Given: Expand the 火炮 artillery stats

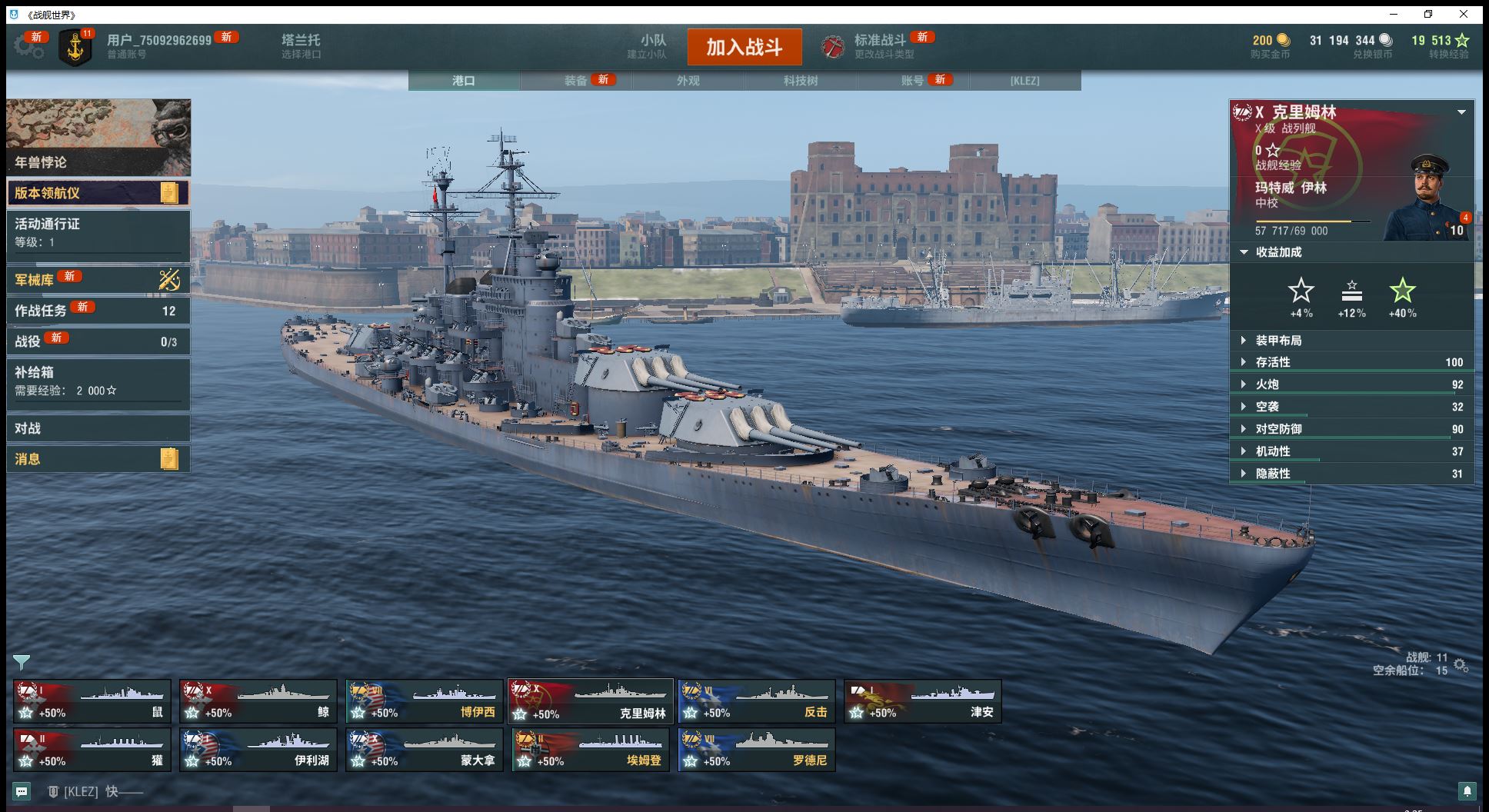Looking at the screenshot, I should coord(1267,384).
